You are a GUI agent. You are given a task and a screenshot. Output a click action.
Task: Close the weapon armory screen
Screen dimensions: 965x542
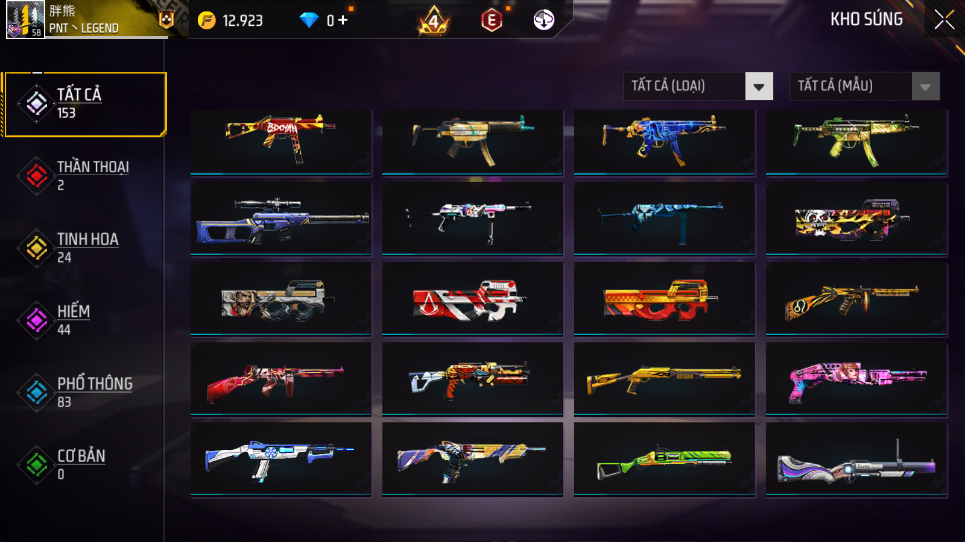click(x=944, y=20)
